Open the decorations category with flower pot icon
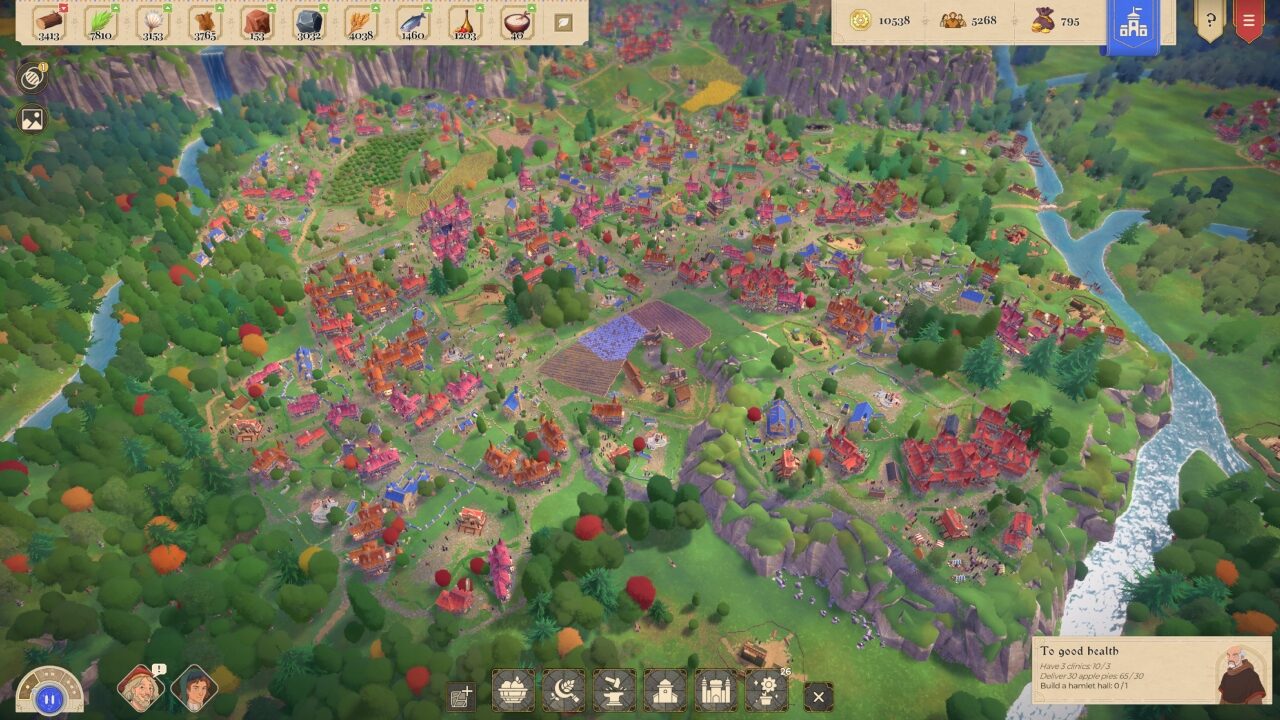The width and height of the screenshot is (1280, 720). pyautogui.click(x=765, y=692)
